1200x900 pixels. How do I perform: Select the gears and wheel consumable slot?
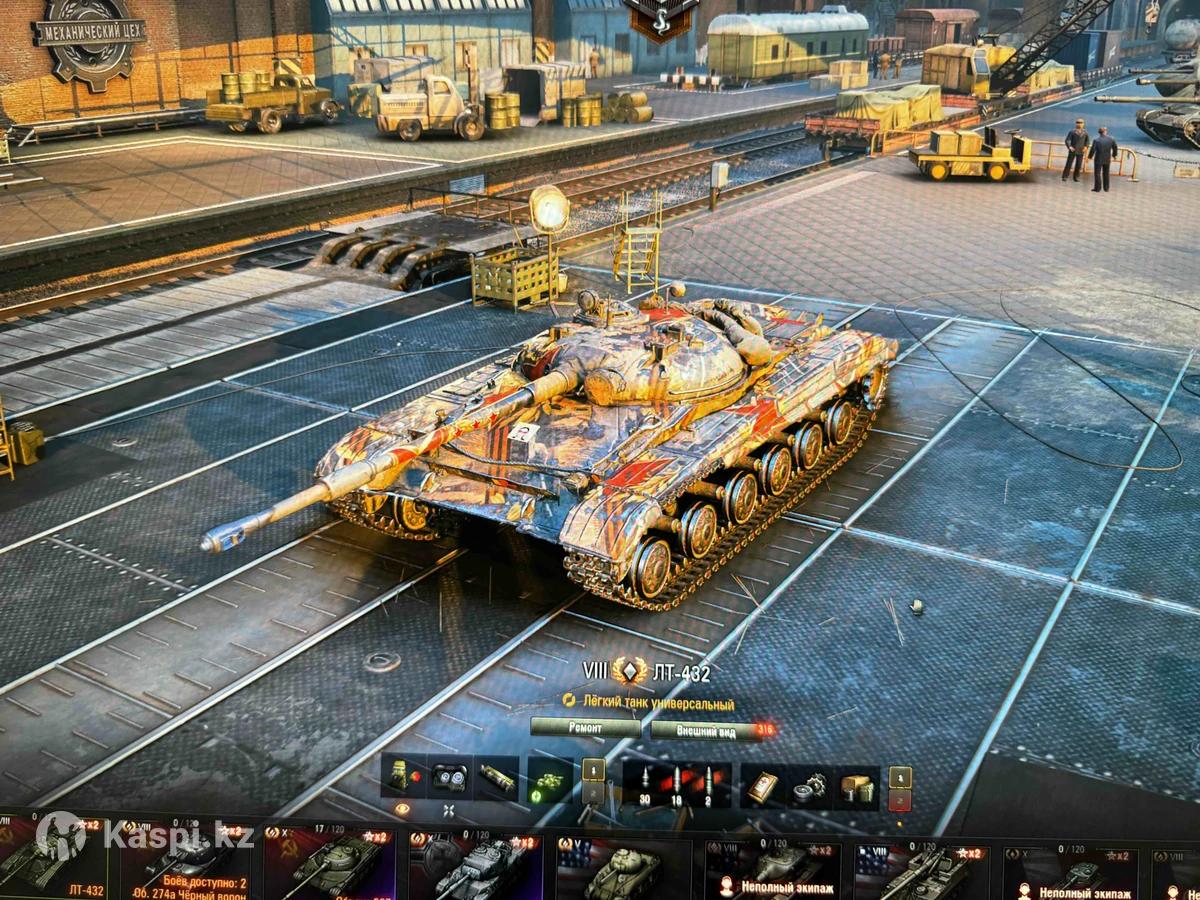tap(808, 787)
